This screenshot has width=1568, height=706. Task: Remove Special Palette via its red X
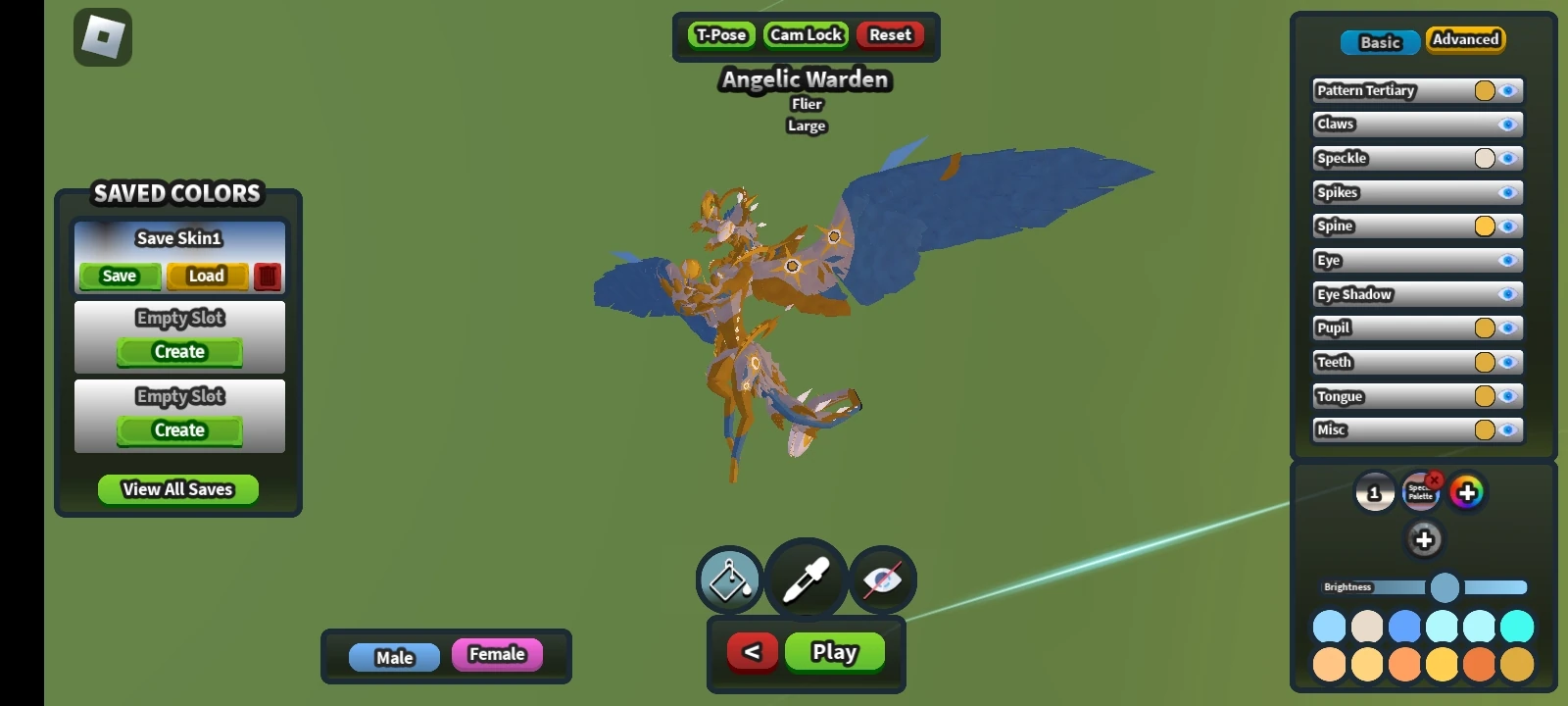[1433, 479]
